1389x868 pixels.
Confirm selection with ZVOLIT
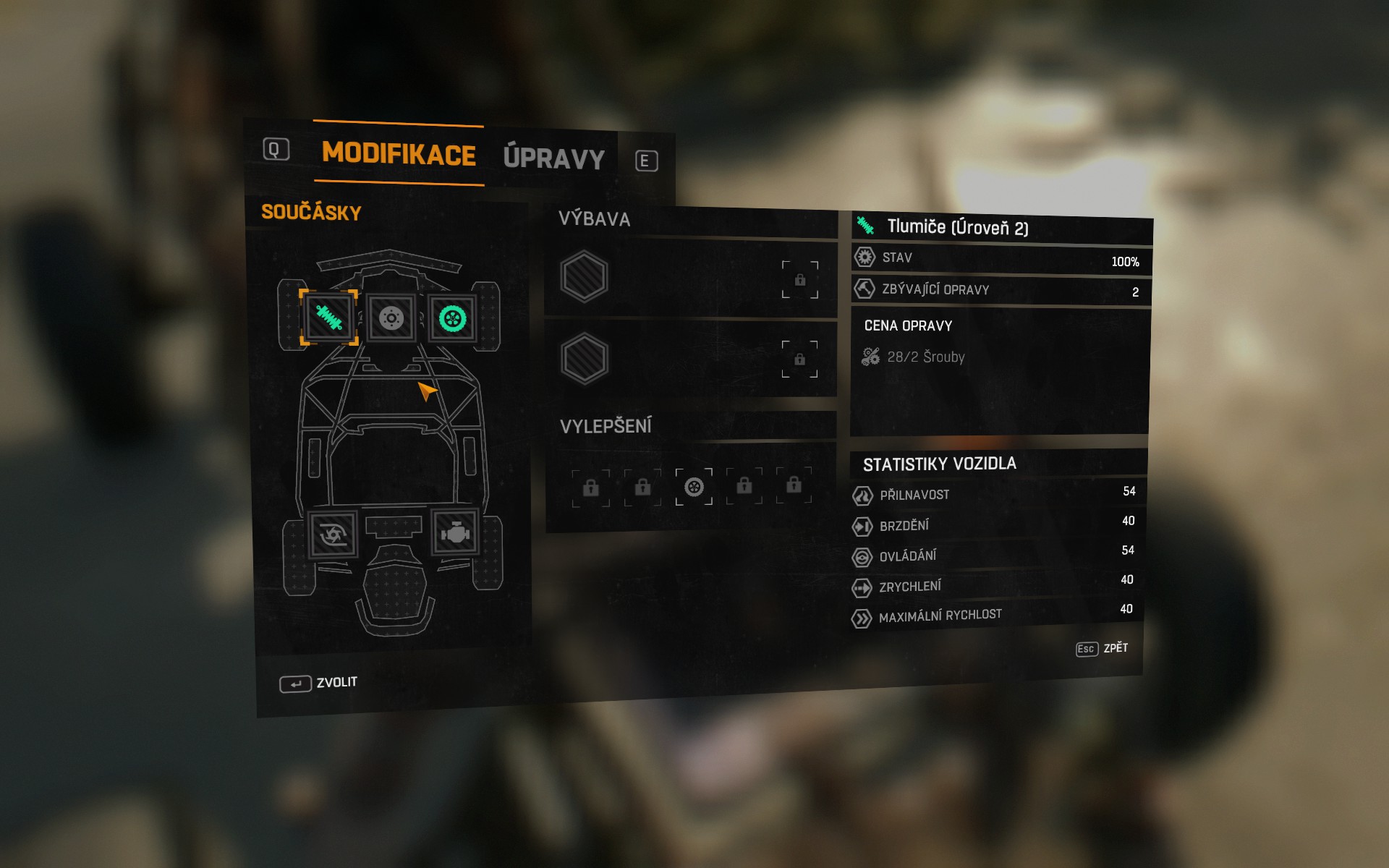pyautogui.click(x=319, y=683)
